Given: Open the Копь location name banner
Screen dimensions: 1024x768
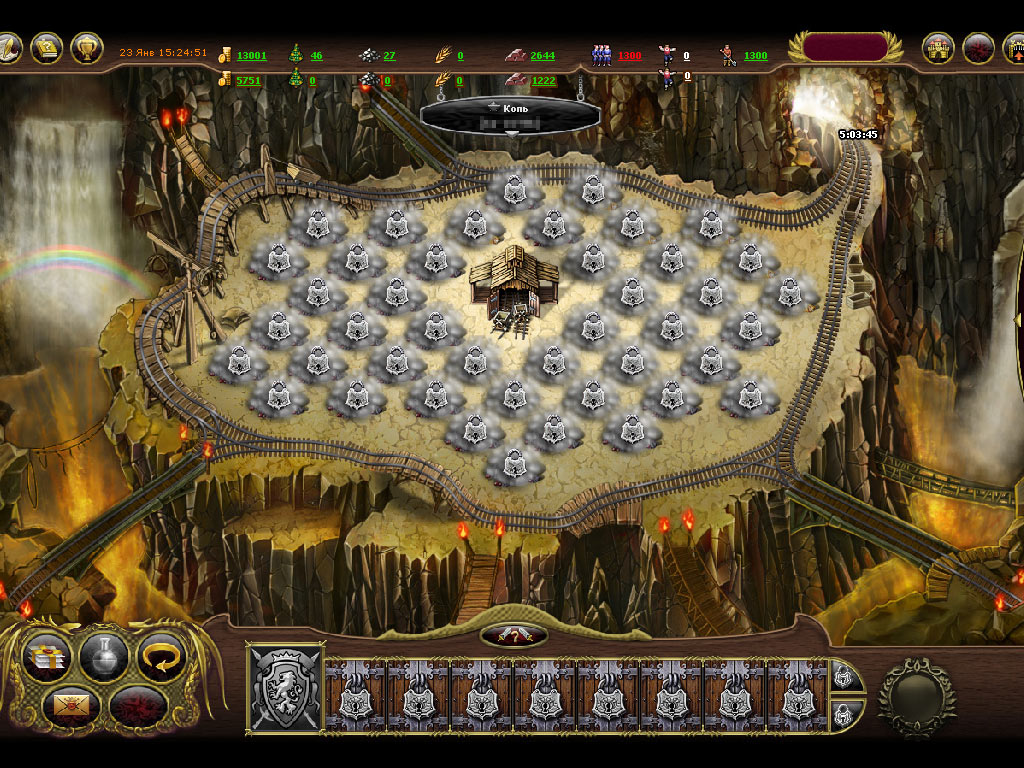Looking at the screenshot, I should pyautogui.click(x=511, y=115).
